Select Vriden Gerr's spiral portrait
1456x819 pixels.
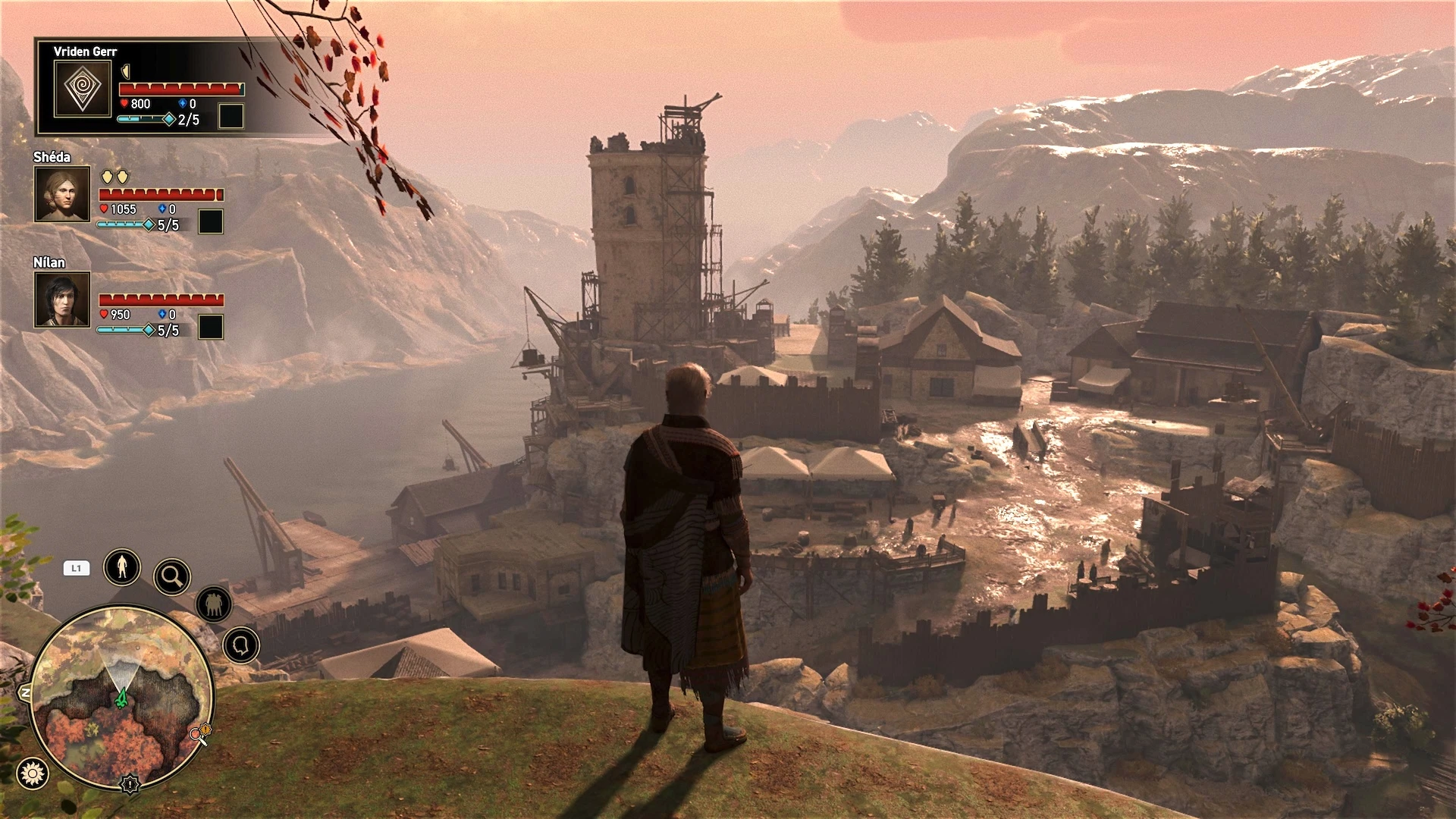coord(83,89)
